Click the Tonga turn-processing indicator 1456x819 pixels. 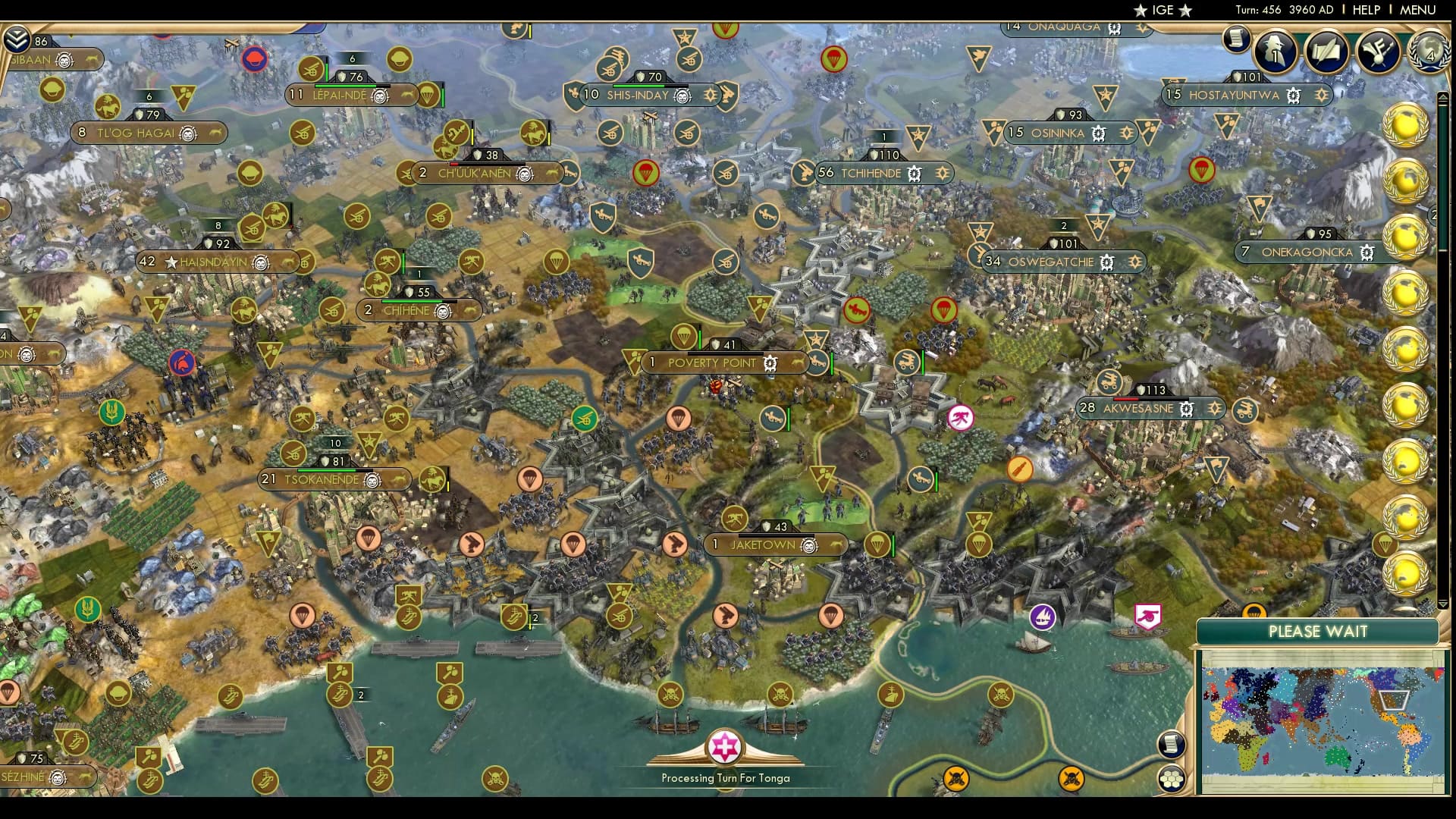pyautogui.click(x=723, y=748)
